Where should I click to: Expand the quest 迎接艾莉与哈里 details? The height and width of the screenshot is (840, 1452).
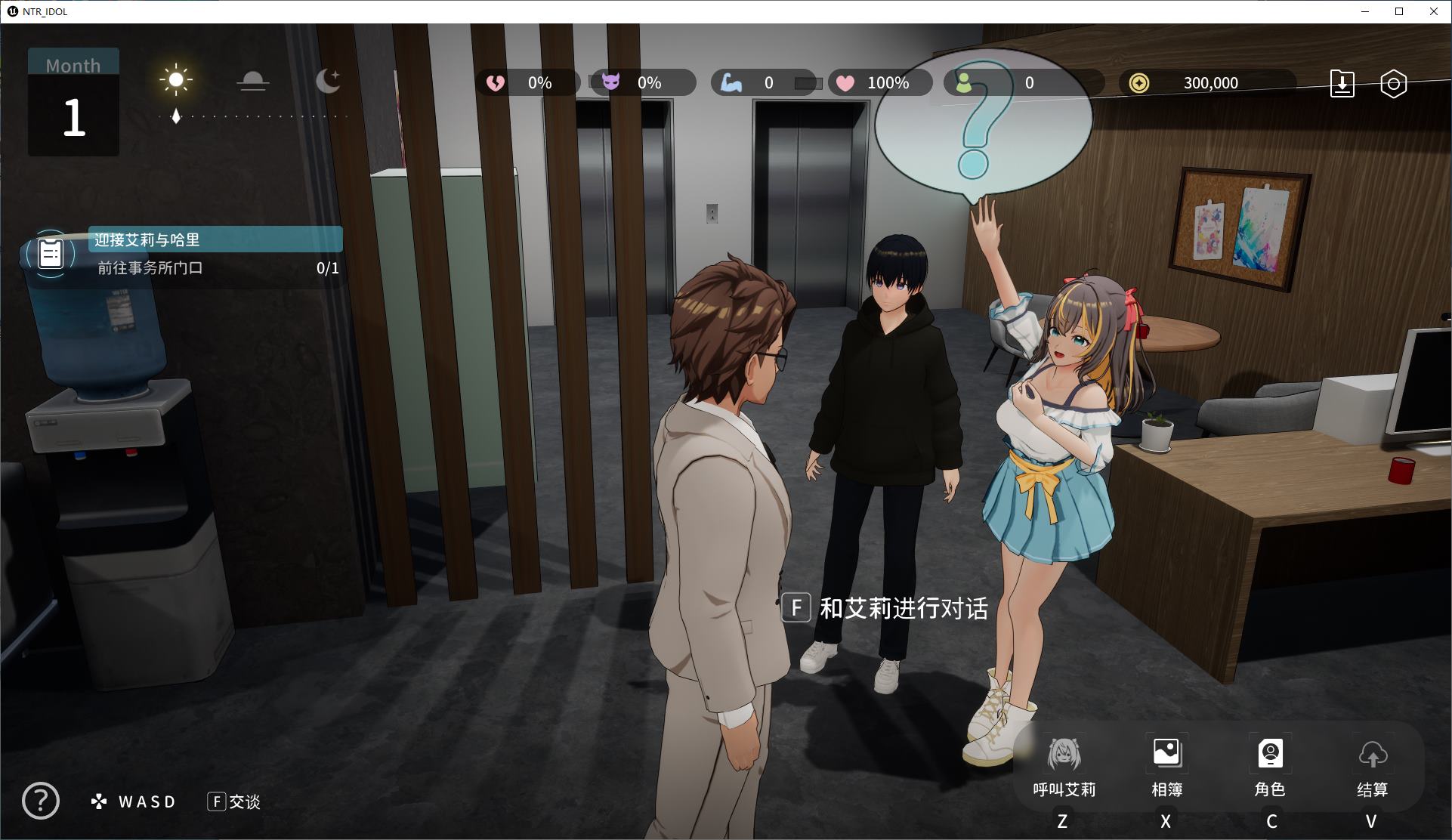click(x=215, y=239)
